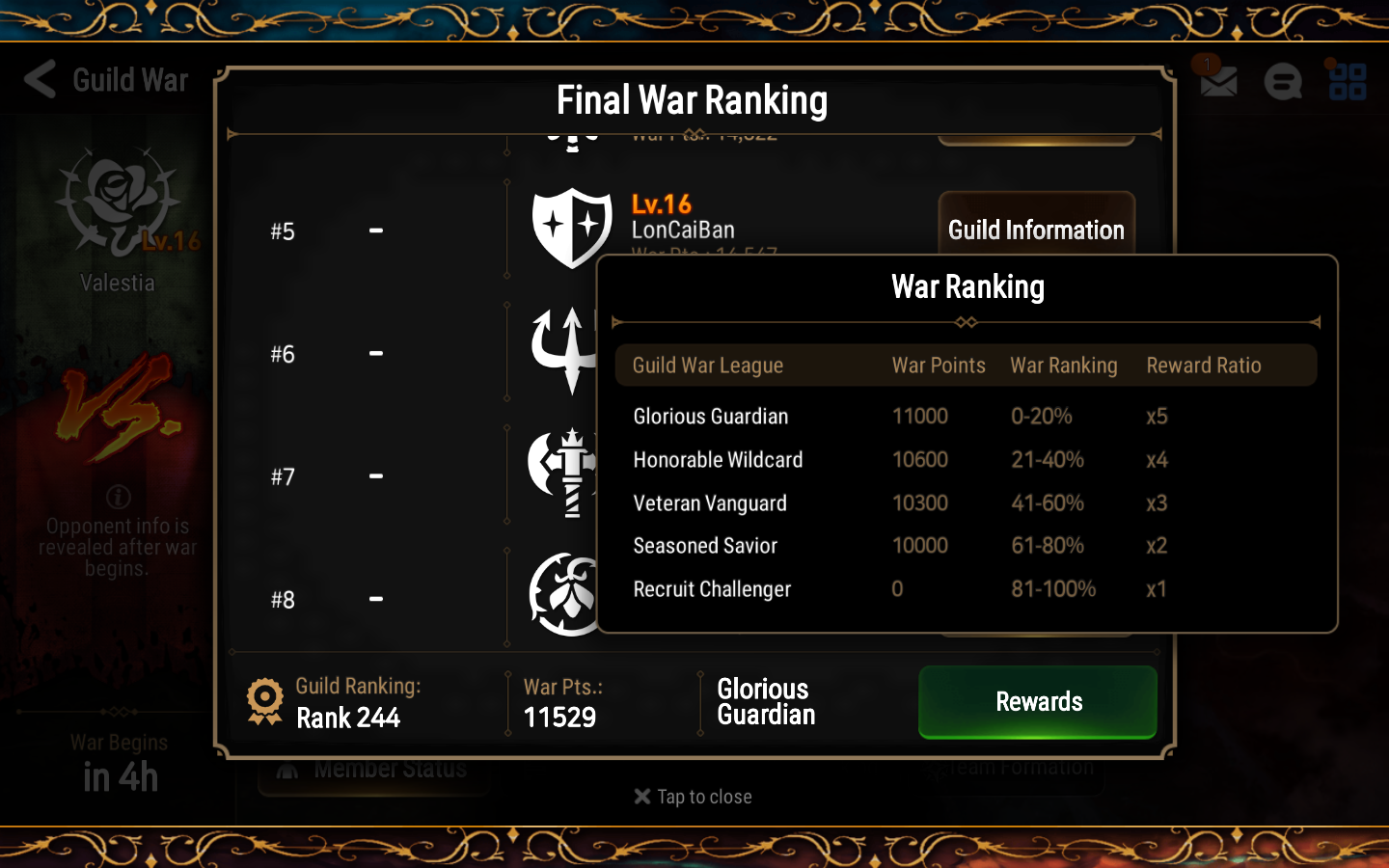Open the mail inbox with unread message
Screen dimensions: 1389x868
(1217, 81)
